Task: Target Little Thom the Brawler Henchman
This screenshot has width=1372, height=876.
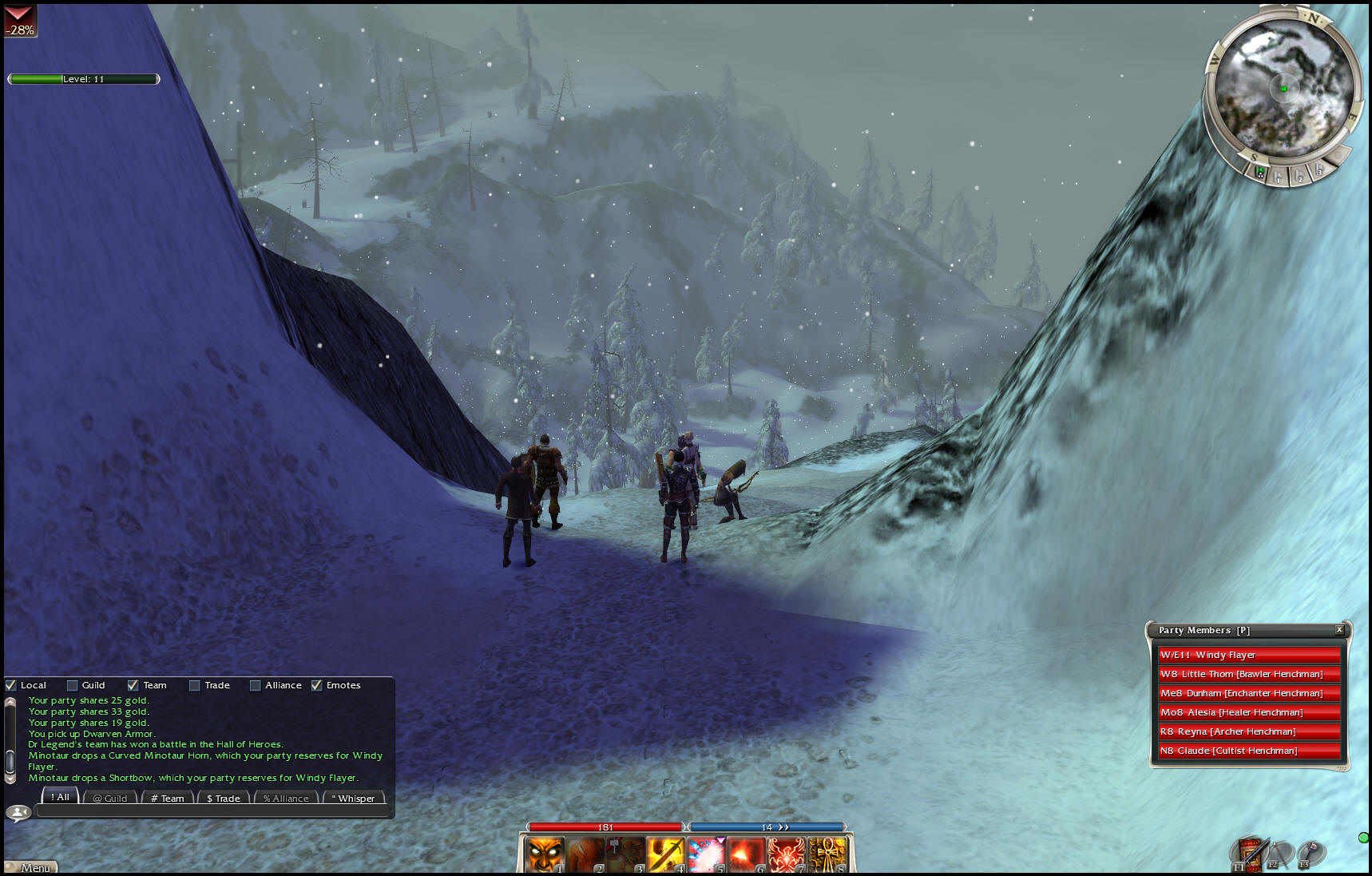Action: click(1249, 674)
